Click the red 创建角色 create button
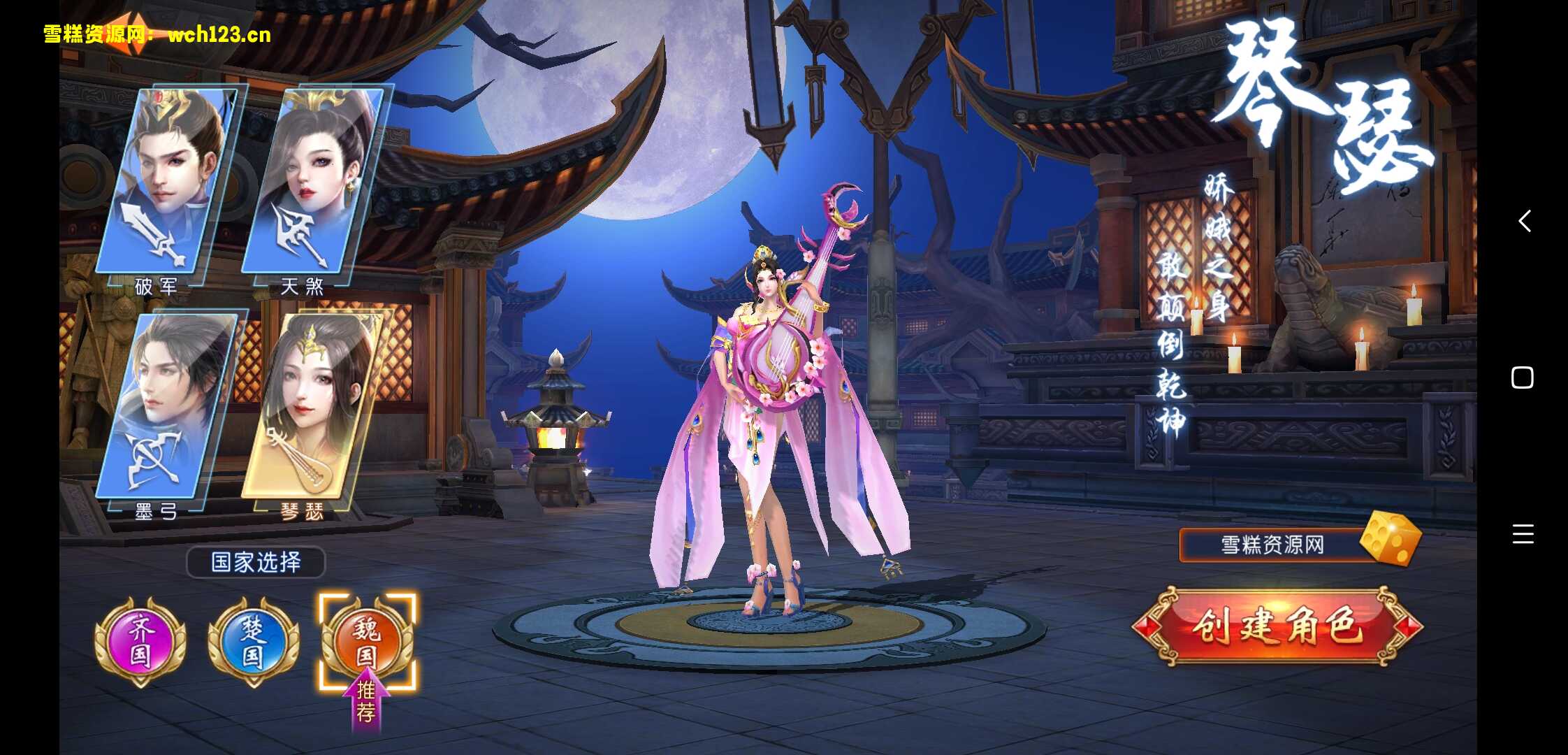 tap(1277, 626)
